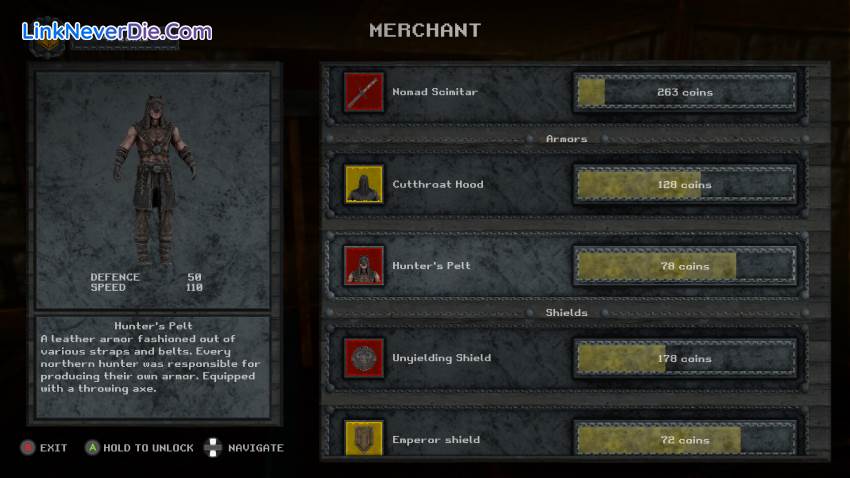Select the Emperor shield entry

[436, 440]
